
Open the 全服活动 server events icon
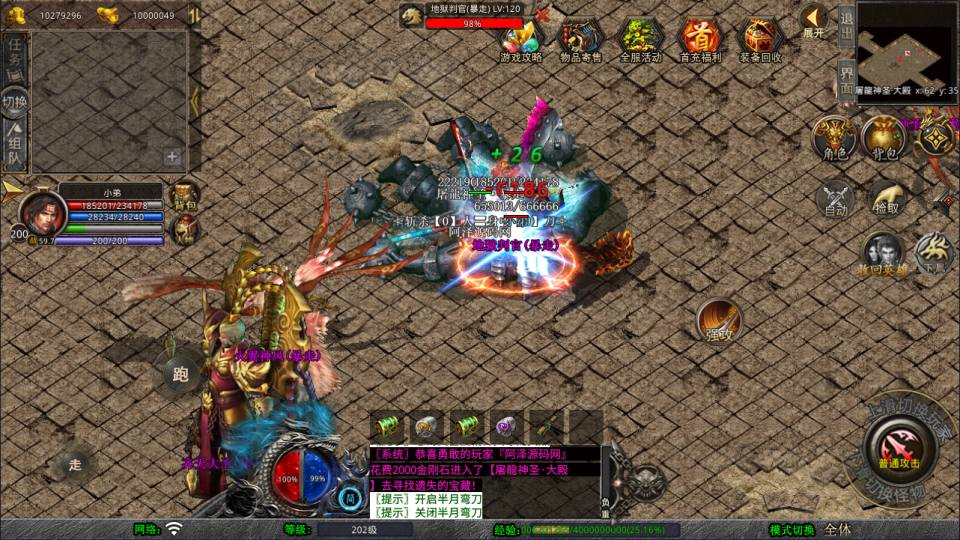640,39
